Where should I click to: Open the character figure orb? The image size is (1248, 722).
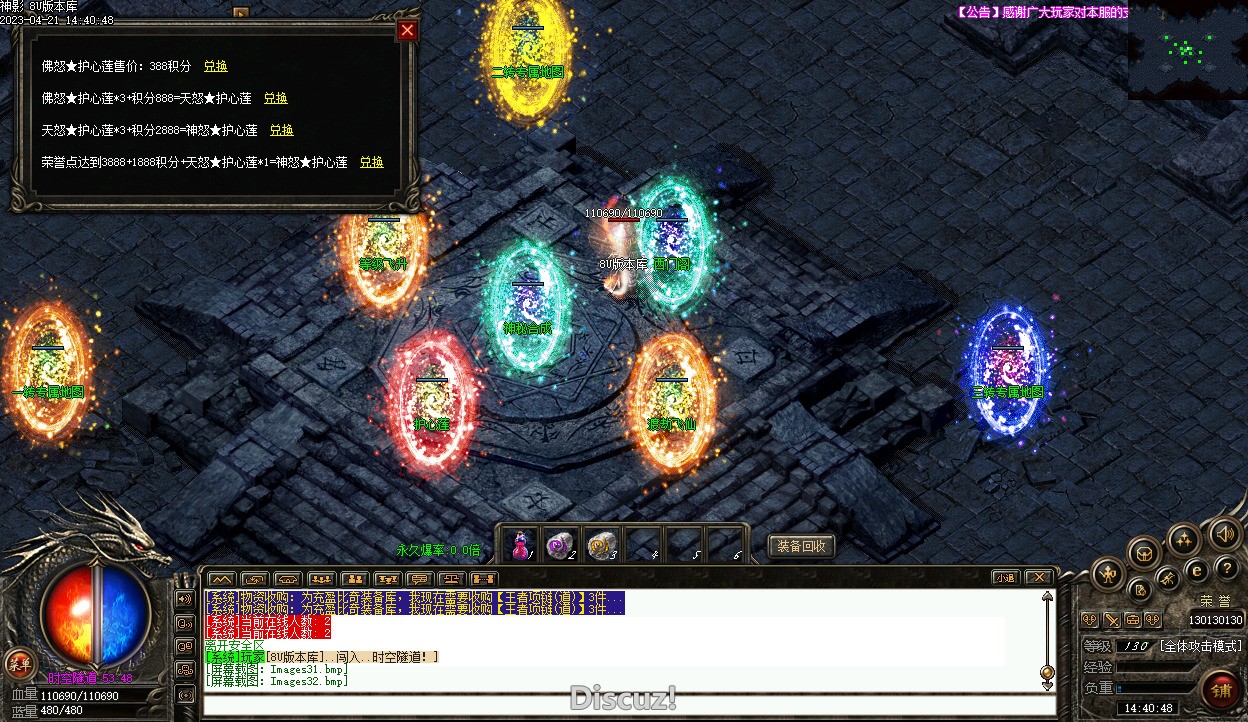pos(1109,573)
